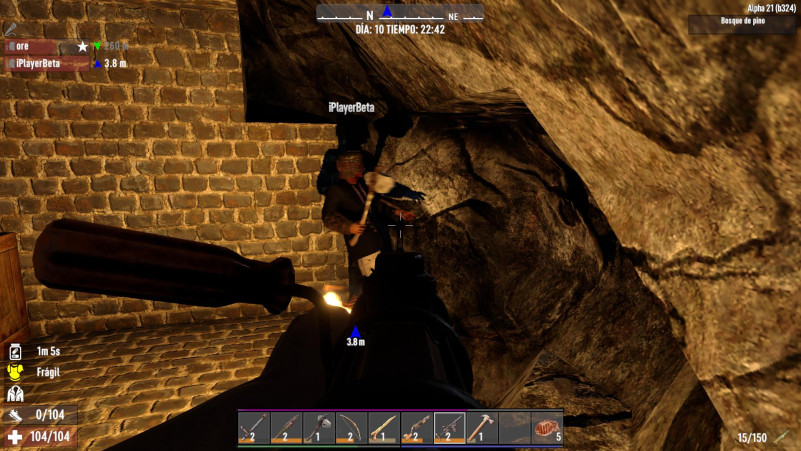Click the medicine jar buff icon
This screenshot has height=451, width=801.
coord(15,351)
